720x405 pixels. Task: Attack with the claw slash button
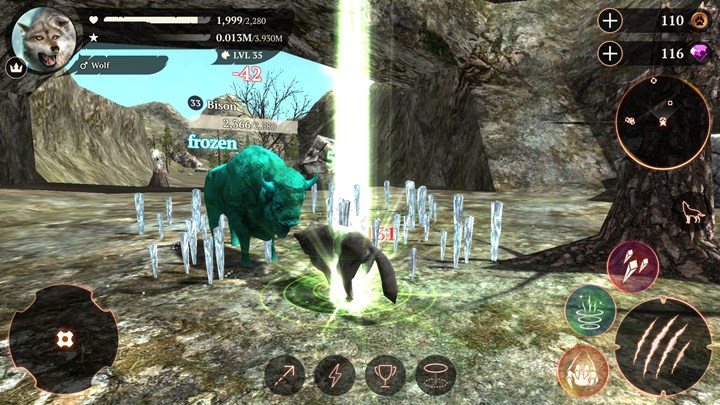click(x=663, y=345)
